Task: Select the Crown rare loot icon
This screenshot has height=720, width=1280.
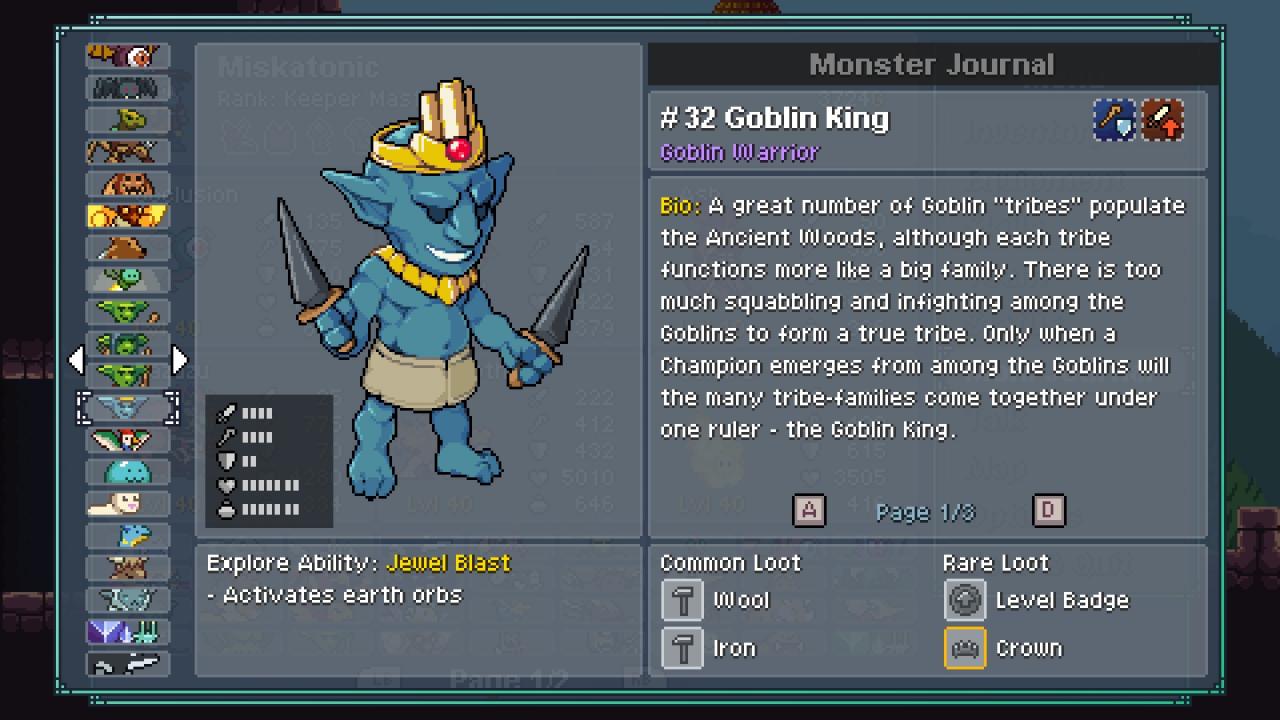Action: [x=965, y=648]
